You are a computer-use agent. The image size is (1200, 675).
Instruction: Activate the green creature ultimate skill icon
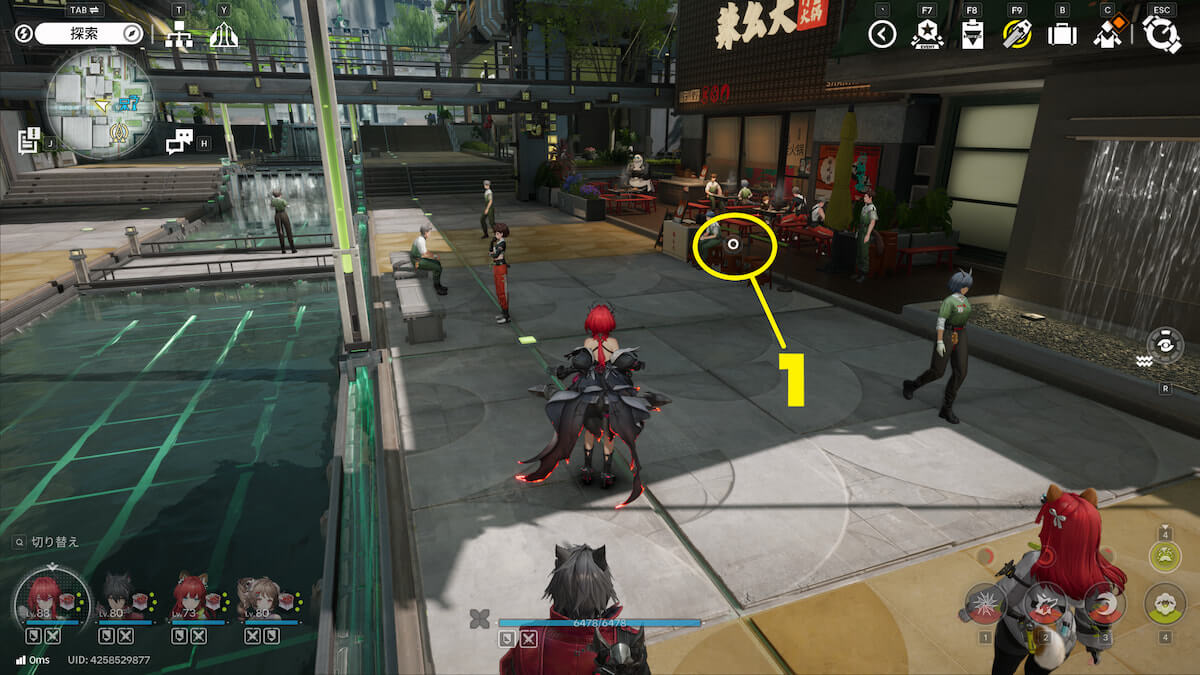click(1164, 556)
